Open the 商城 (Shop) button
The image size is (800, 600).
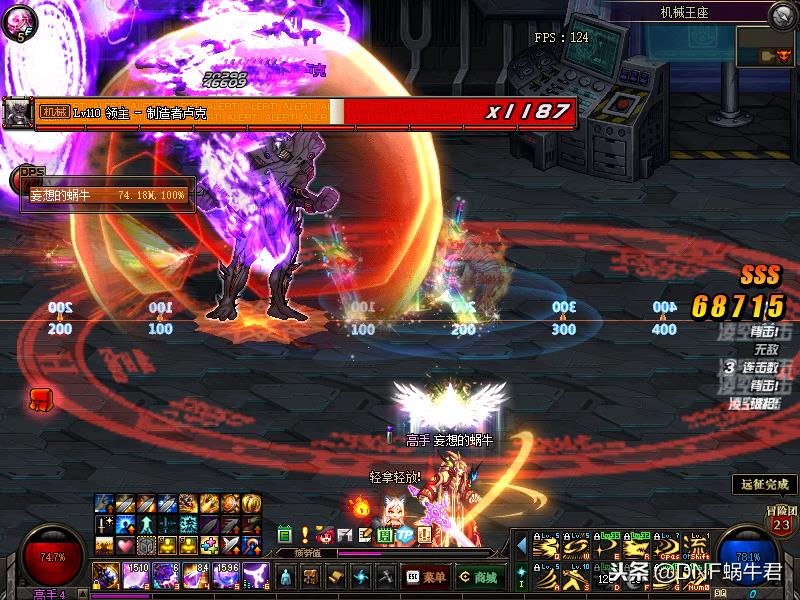pyautogui.click(x=479, y=577)
